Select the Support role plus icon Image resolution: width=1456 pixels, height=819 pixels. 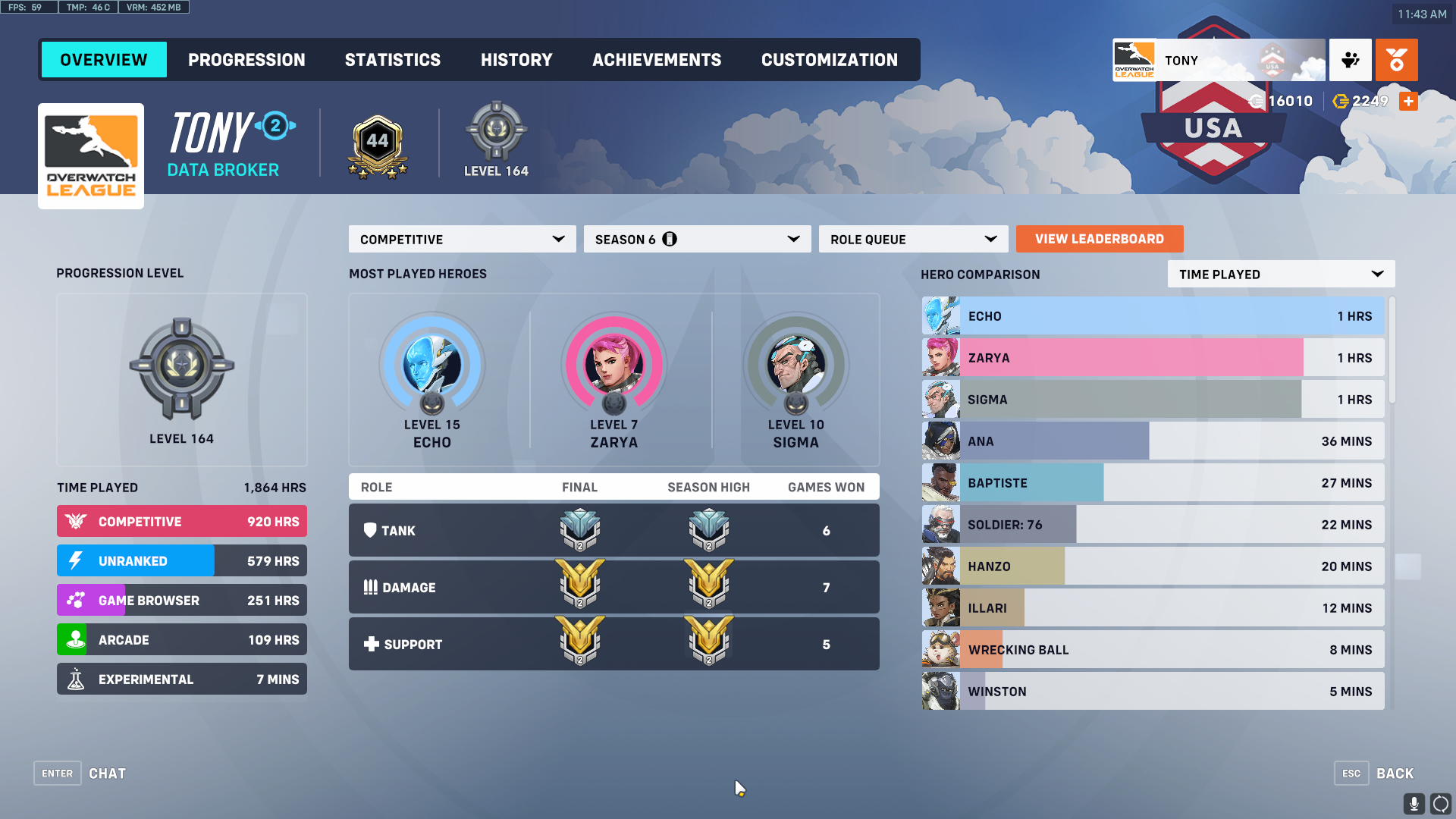point(371,644)
